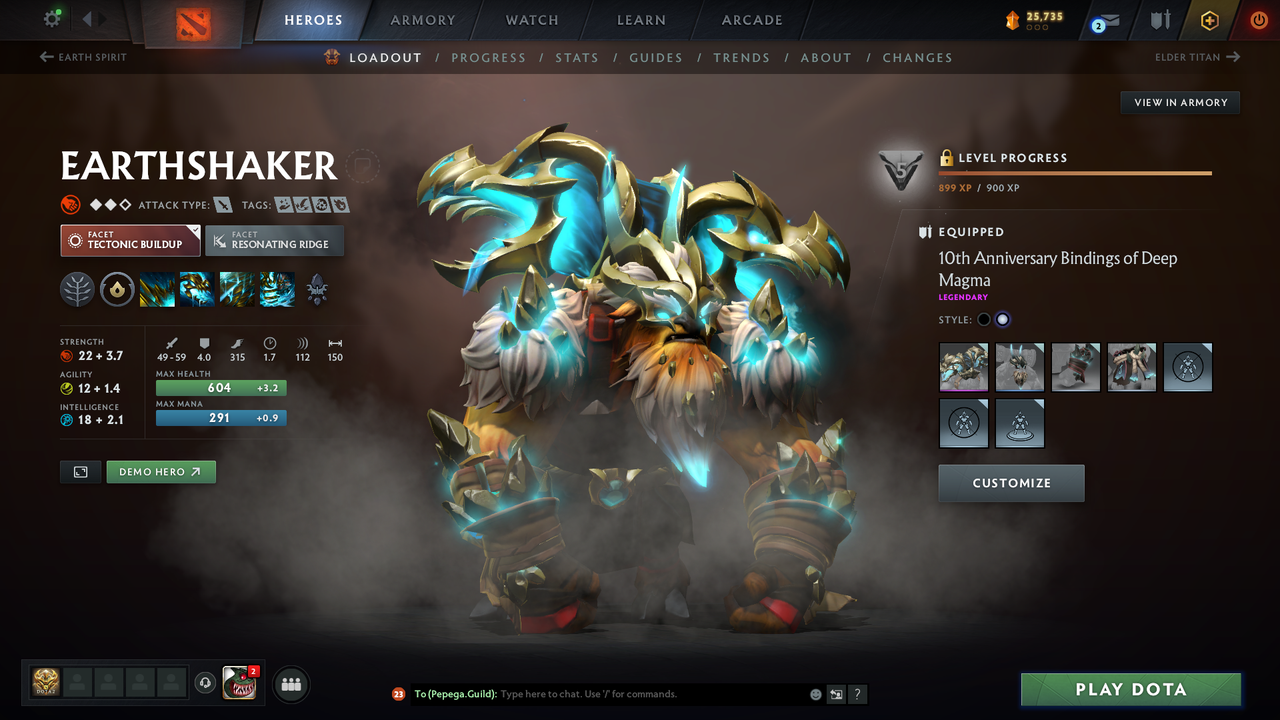
Task: Click the VIEW IN ARMORY button
Action: [1179, 102]
